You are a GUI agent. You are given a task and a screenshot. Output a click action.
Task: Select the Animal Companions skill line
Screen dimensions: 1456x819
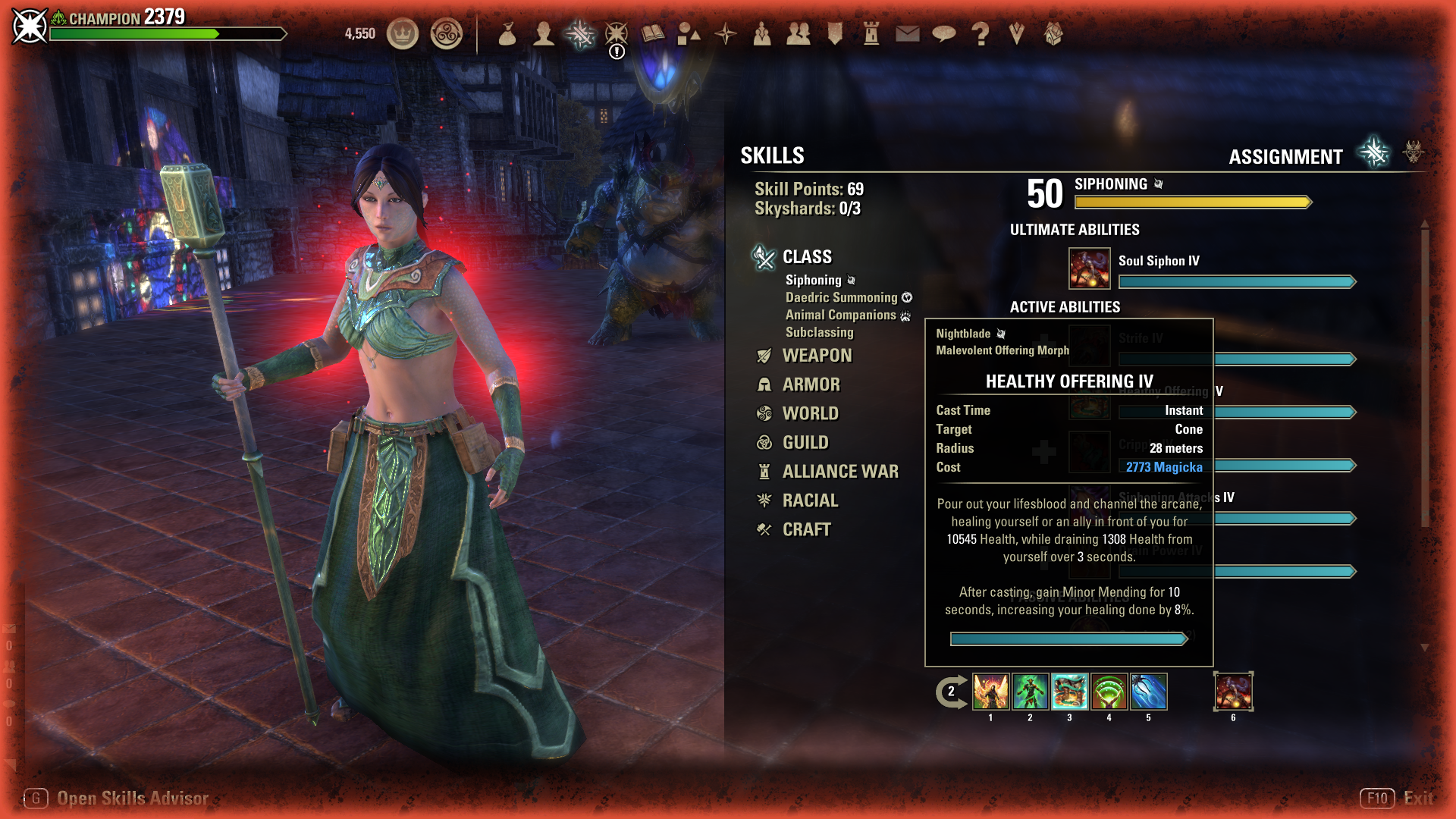click(x=840, y=315)
